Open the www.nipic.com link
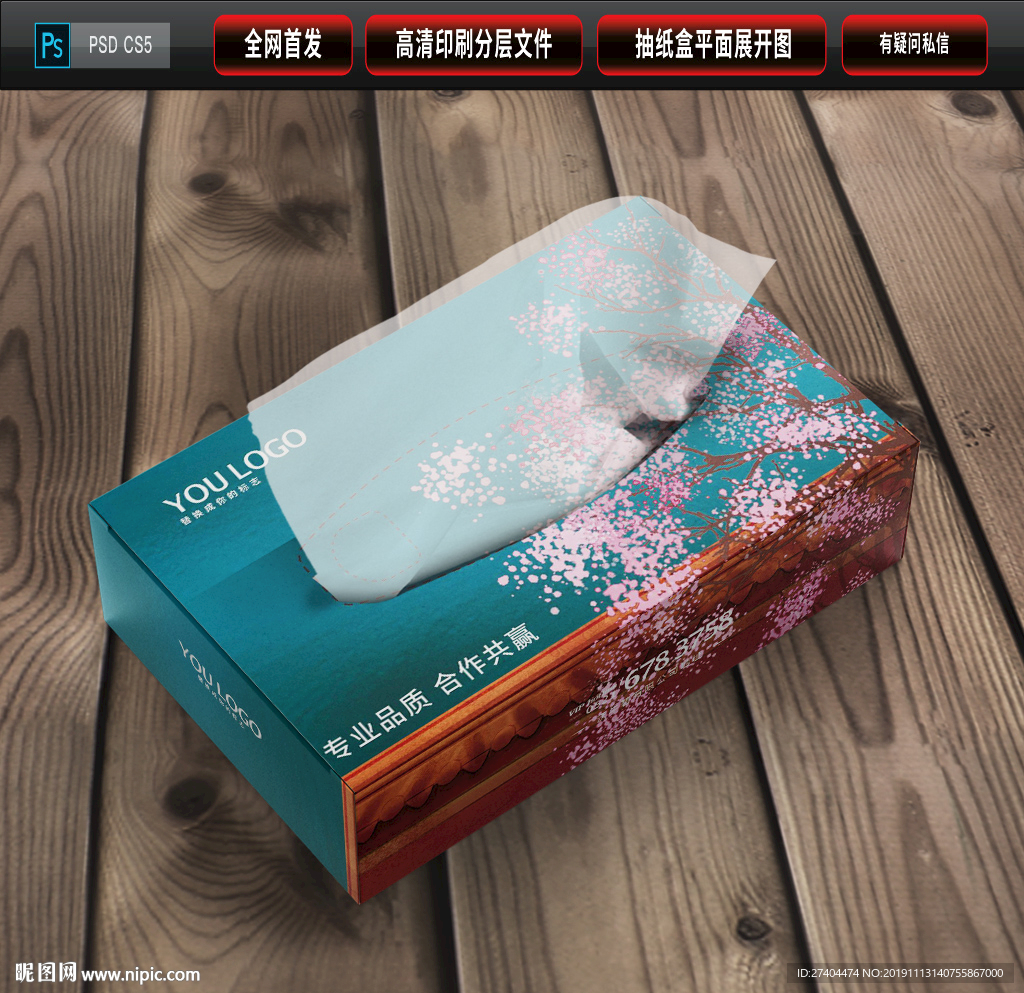The image size is (1024, 993). point(140,974)
